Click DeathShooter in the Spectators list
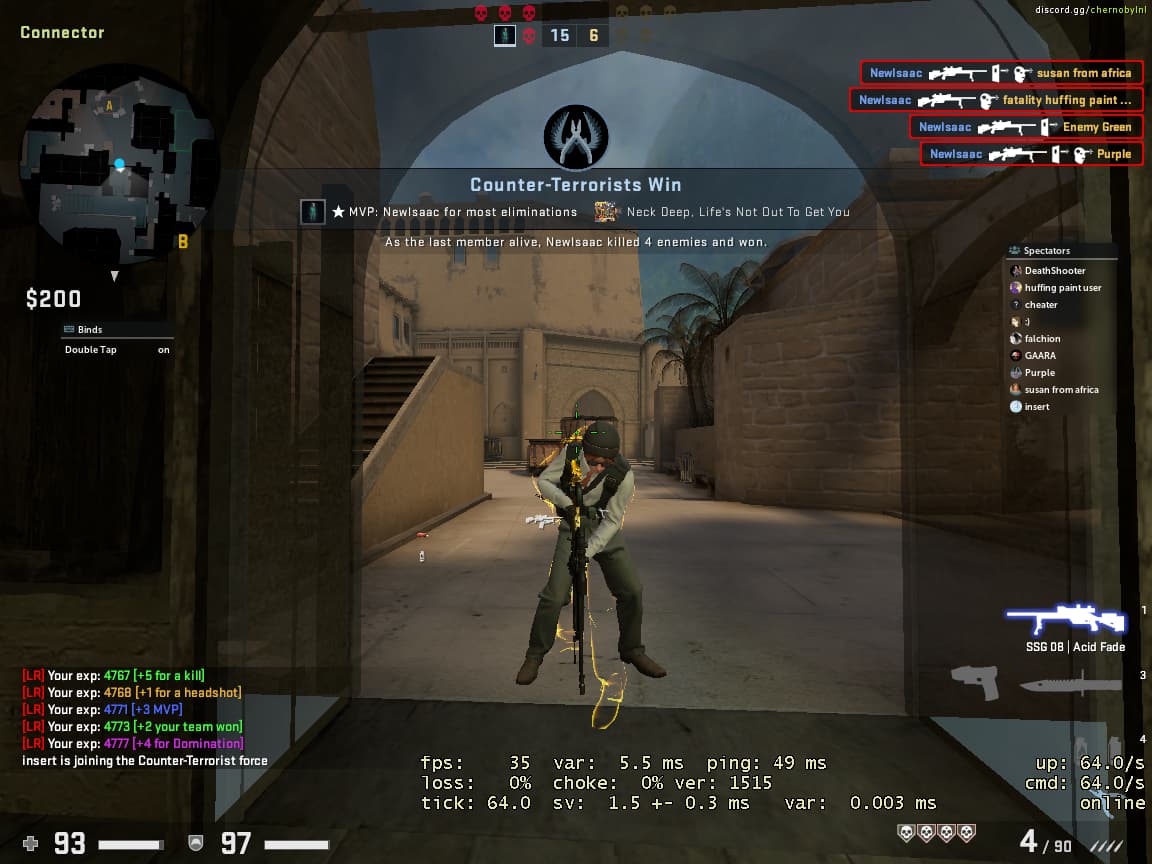Viewport: 1152px width, 864px height. click(1054, 271)
